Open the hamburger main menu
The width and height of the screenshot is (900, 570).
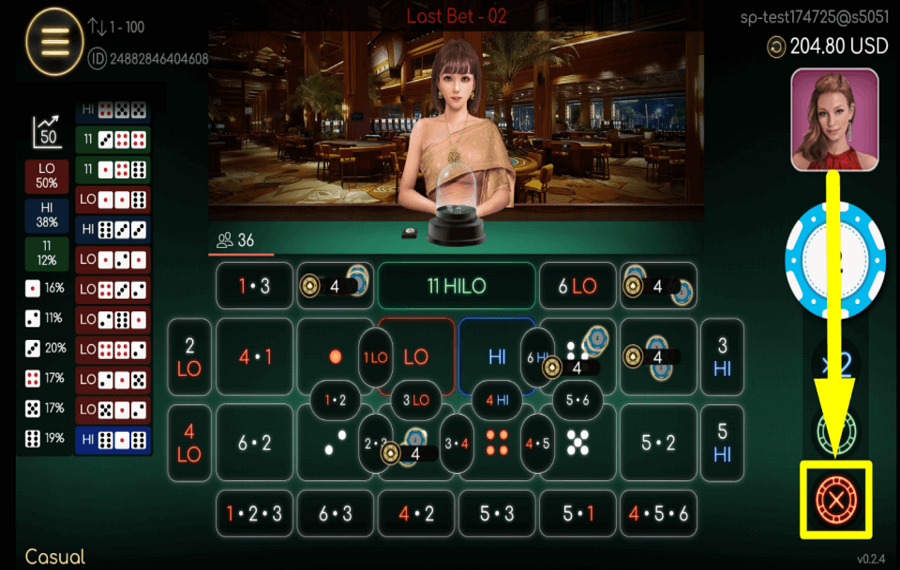[54, 42]
